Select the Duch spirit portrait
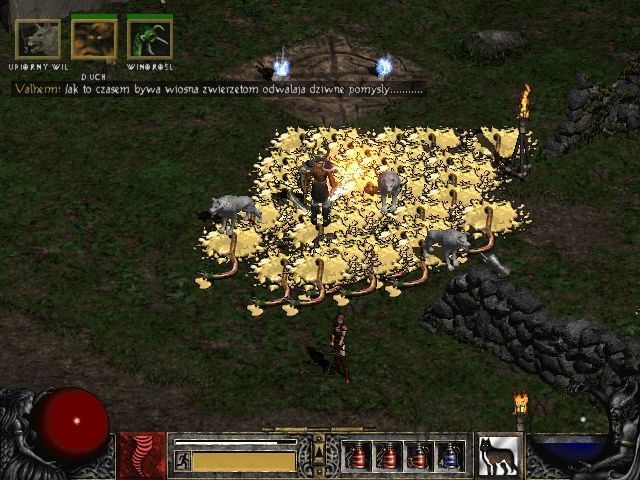Viewport: 640px width, 480px height. click(x=94, y=38)
